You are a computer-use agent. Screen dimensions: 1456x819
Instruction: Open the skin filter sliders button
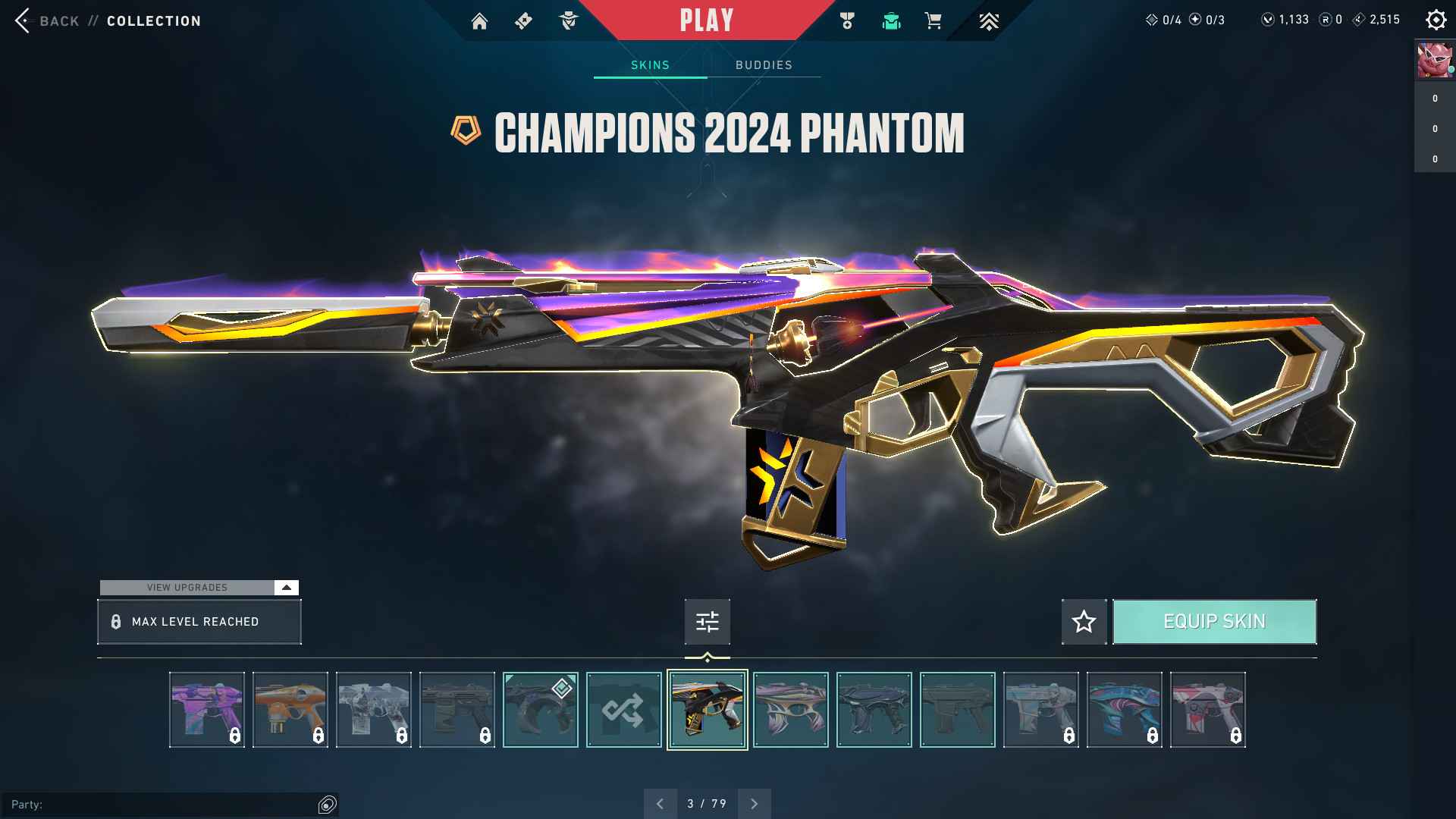point(707,622)
